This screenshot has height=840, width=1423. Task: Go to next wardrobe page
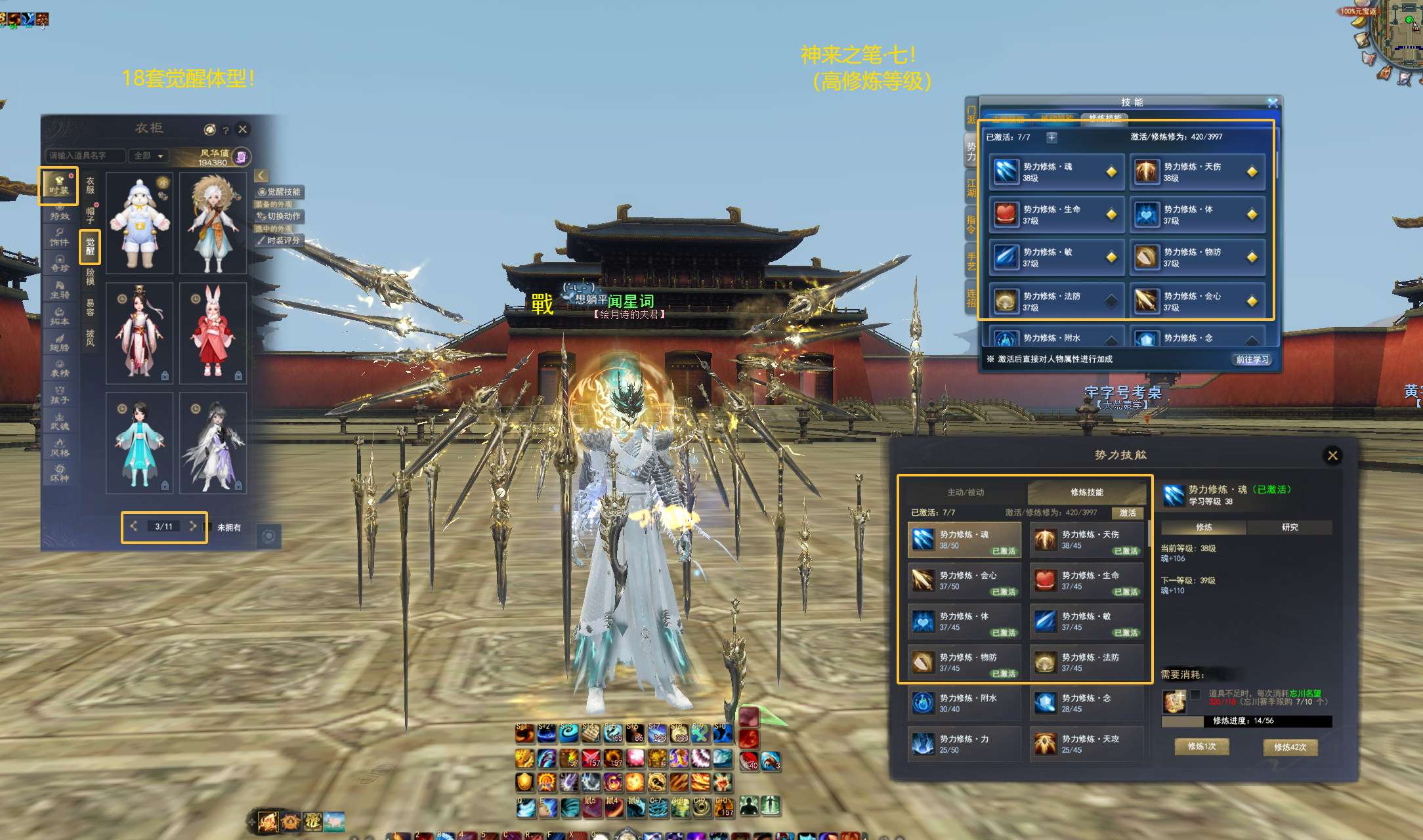click(x=193, y=526)
